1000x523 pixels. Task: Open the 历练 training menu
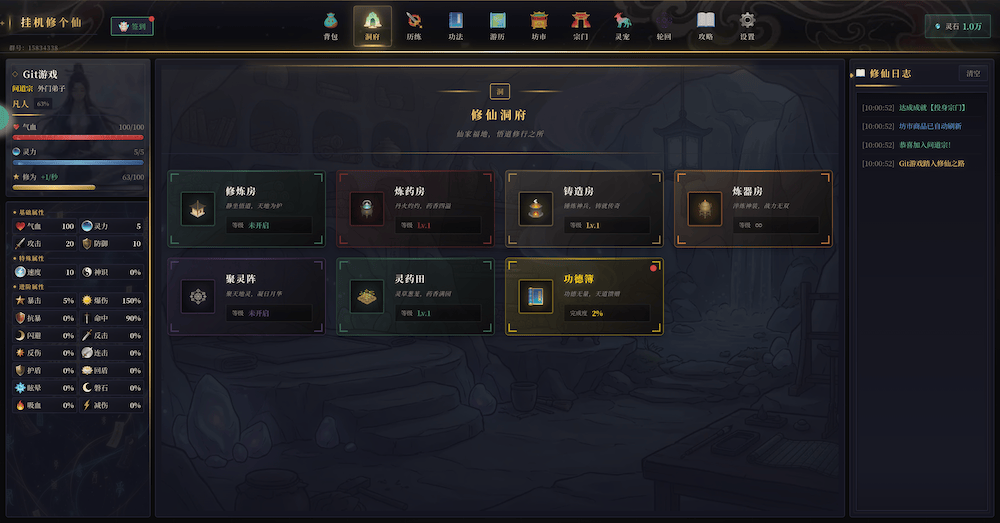tap(414, 25)
